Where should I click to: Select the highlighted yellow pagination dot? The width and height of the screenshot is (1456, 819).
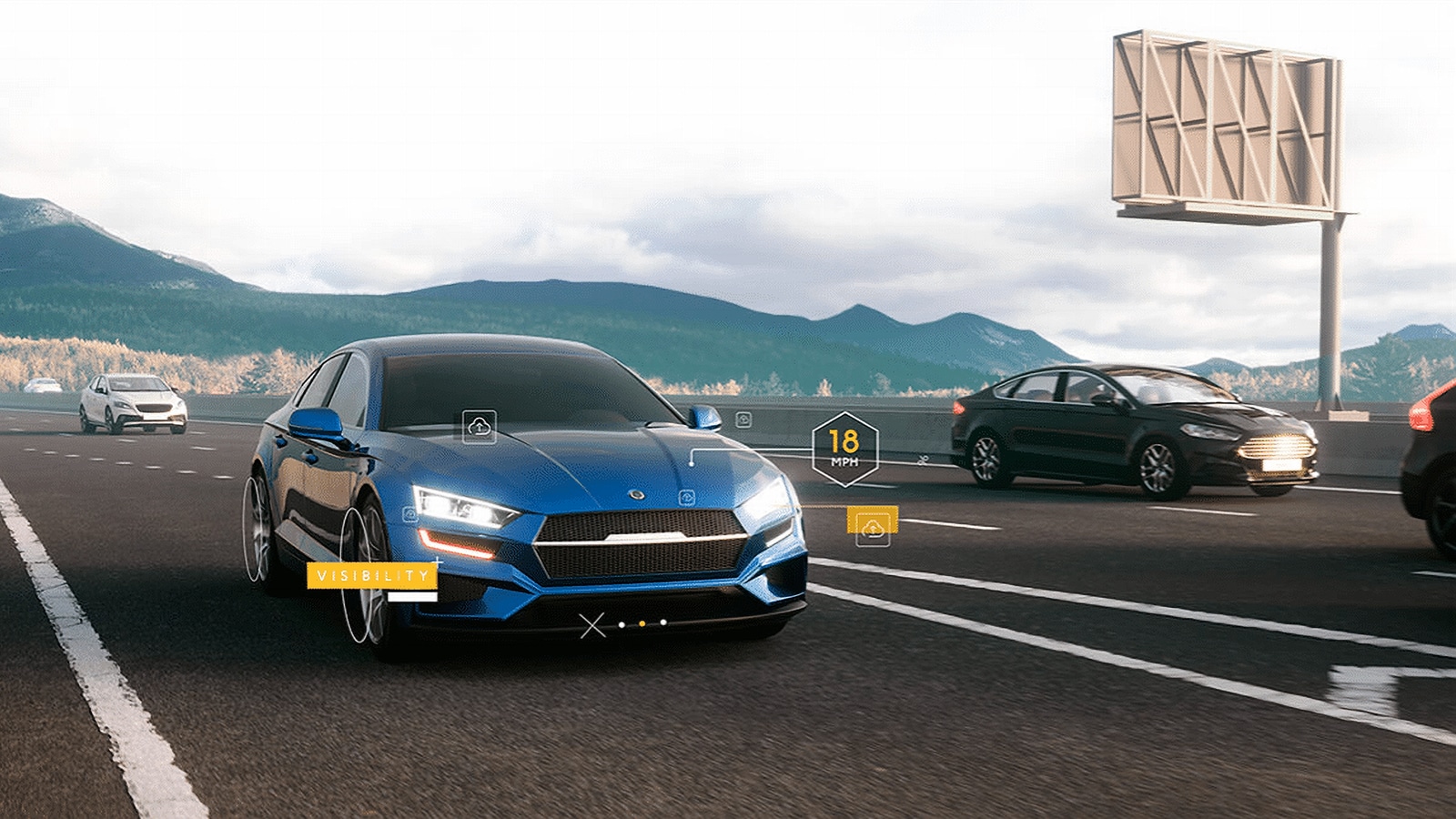click(642, 624)
